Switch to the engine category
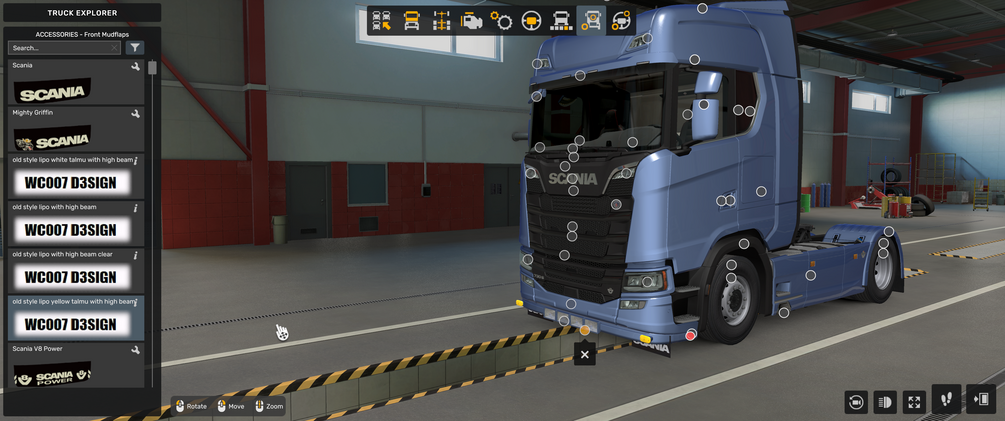 point(471,21)
